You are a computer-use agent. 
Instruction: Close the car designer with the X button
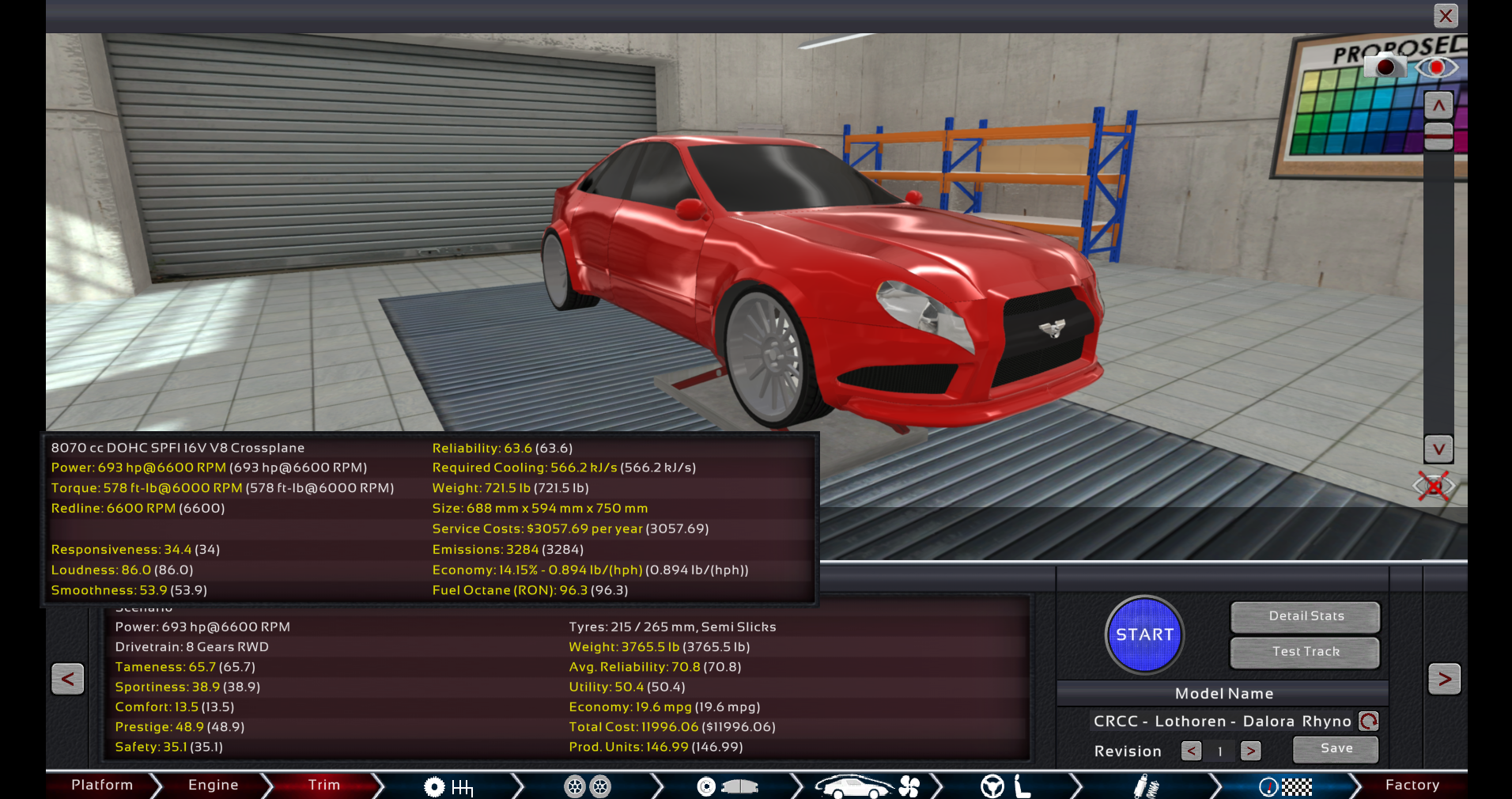[x=1446, y=16]
